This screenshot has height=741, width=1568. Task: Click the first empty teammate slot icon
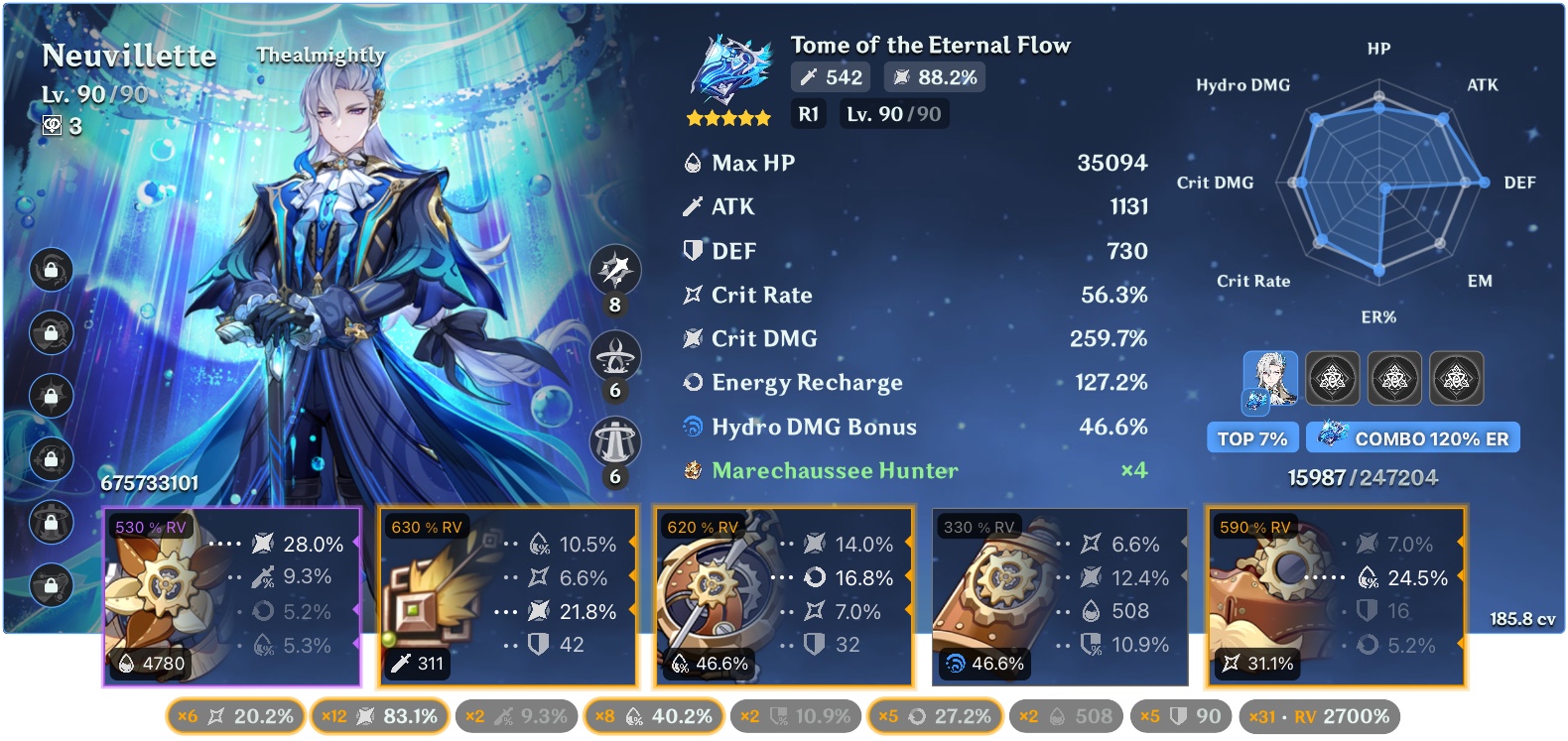pos(1333,378)
